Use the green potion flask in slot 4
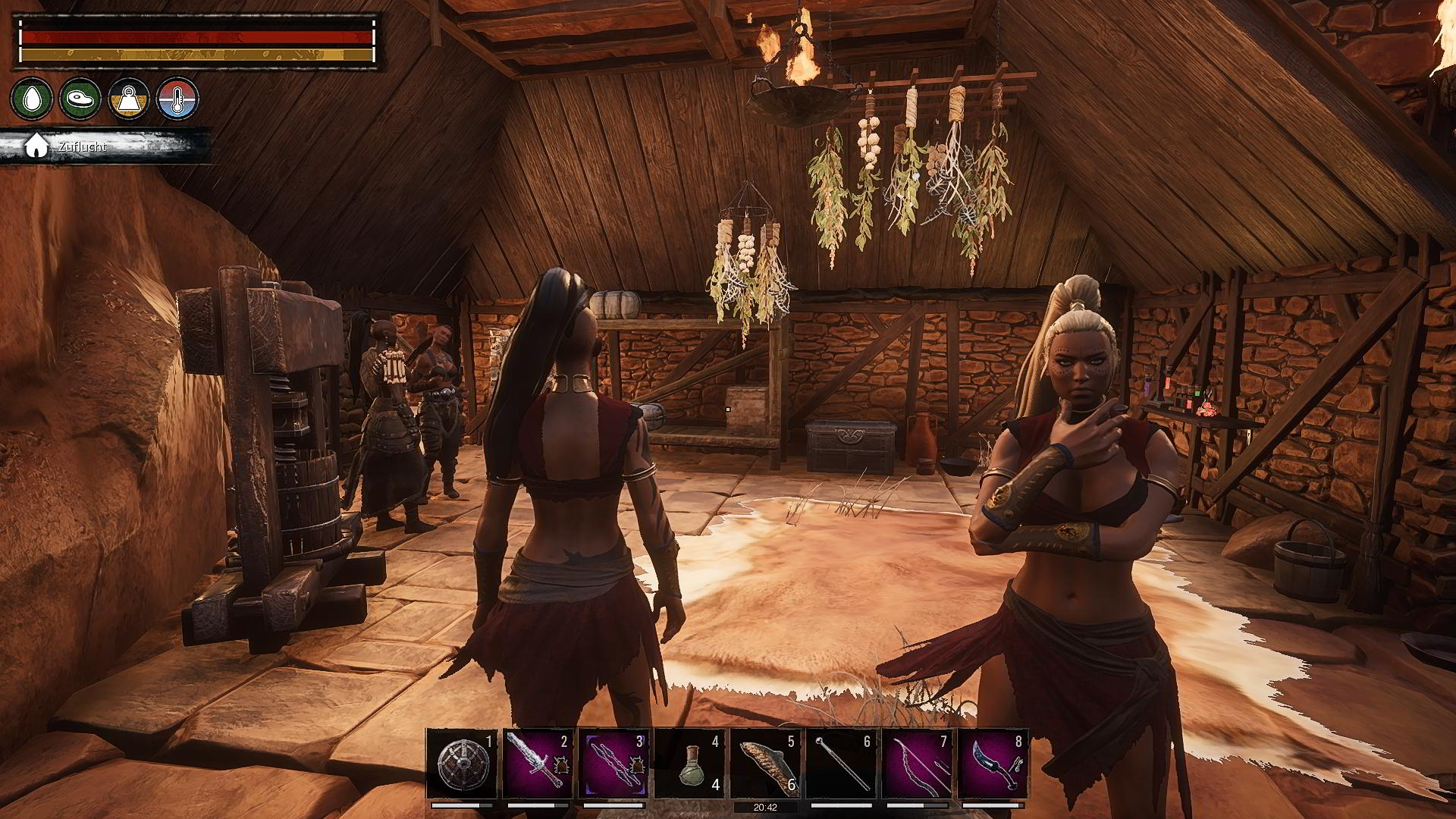Image resolution: width=1456 pixels, height=819 pixels. pyautogui.click(x=689, y=764)
